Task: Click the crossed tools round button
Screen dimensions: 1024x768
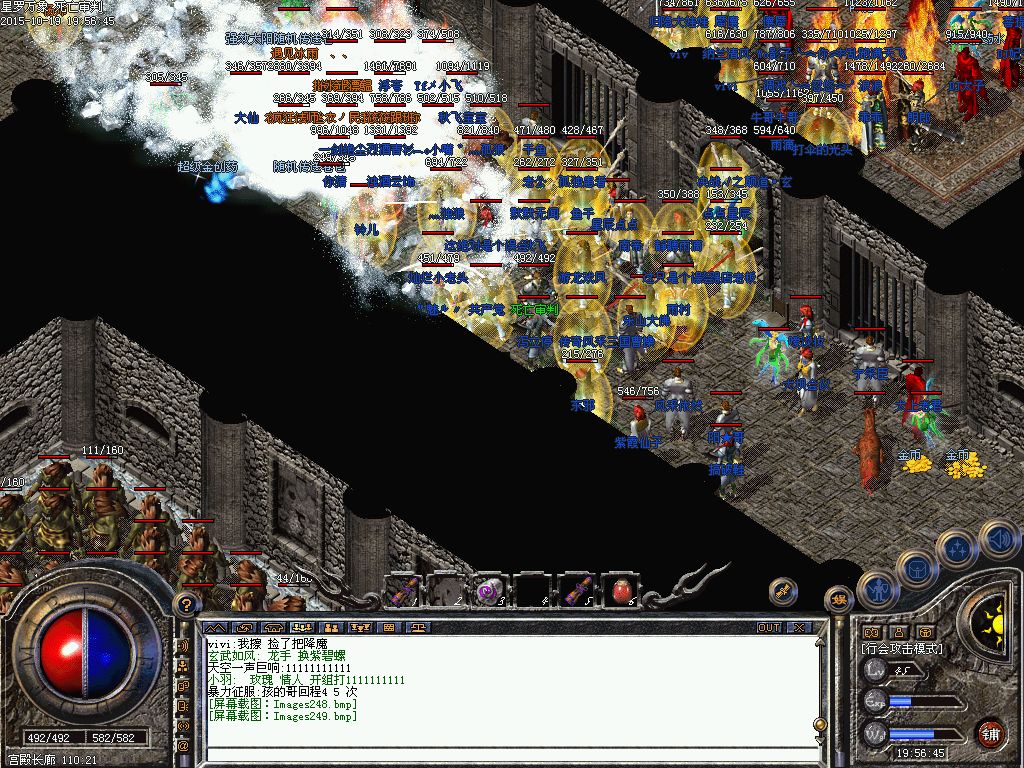Action: (x=783, y=591)
